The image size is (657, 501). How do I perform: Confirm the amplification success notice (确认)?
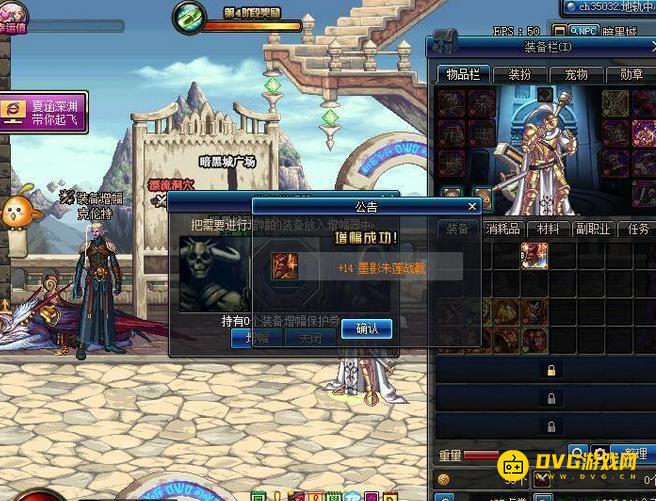pyautogui.click(x=366, y=328)
